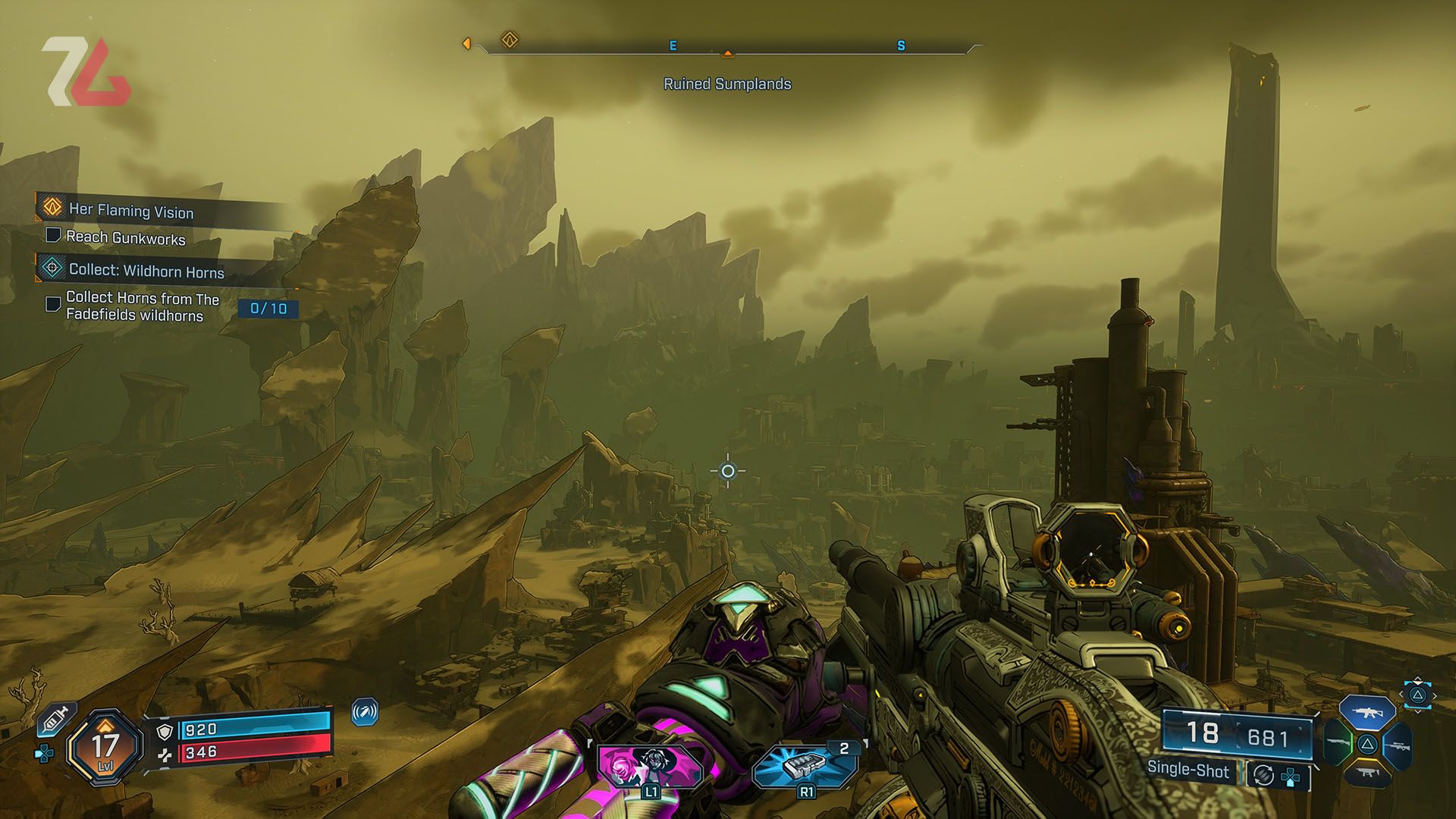Image resolution: width=1456 pixels, height=819 pixels.
Task: Equip the sniper rifle weapon slot
Action: pos(1397,745)
